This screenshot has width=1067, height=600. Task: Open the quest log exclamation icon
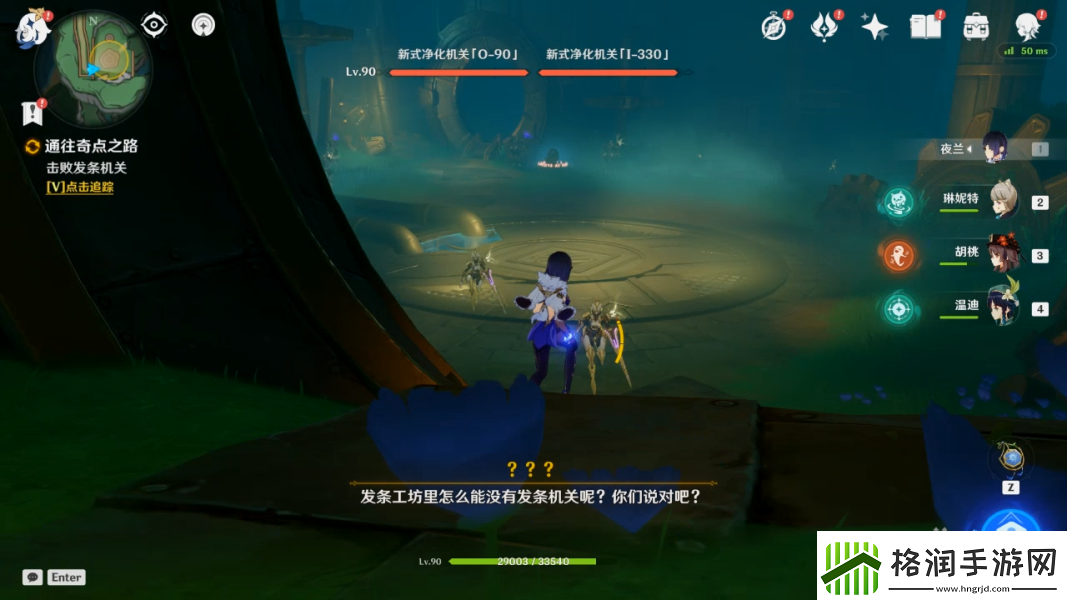click(34, 112)
